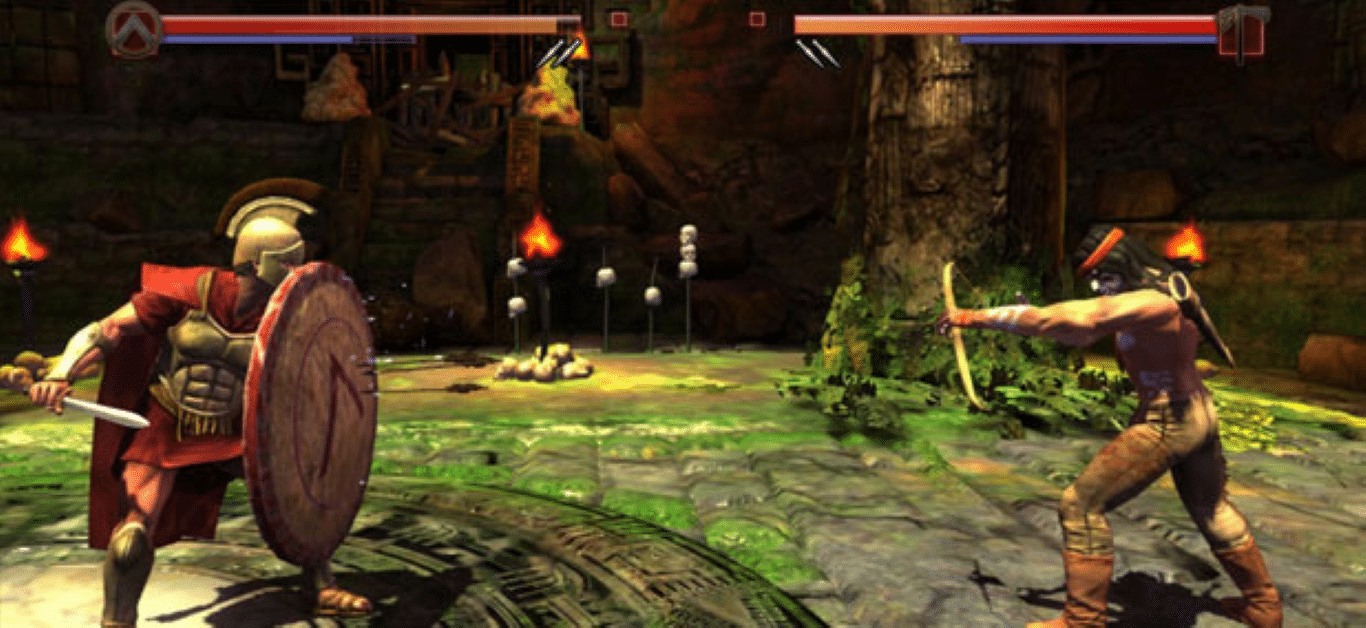Select the Apache's throwing knives icon

tap(817, 53)
